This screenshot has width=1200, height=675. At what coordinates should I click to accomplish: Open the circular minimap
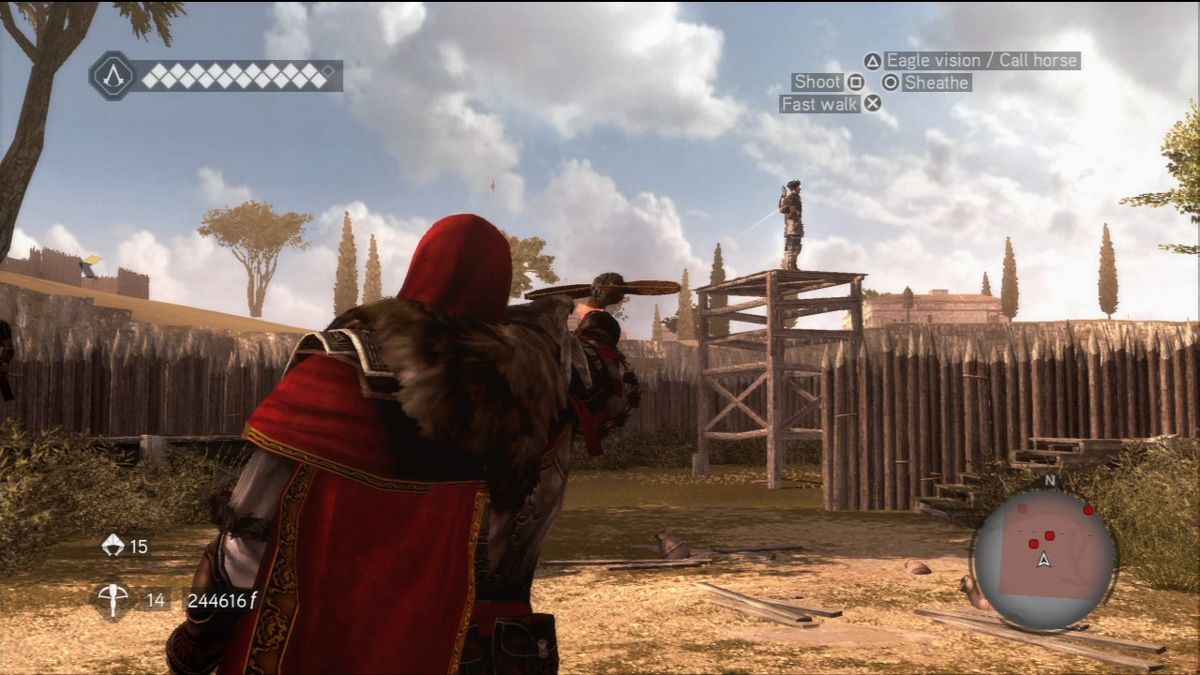pyautogui.click(x=1044, y=560)
